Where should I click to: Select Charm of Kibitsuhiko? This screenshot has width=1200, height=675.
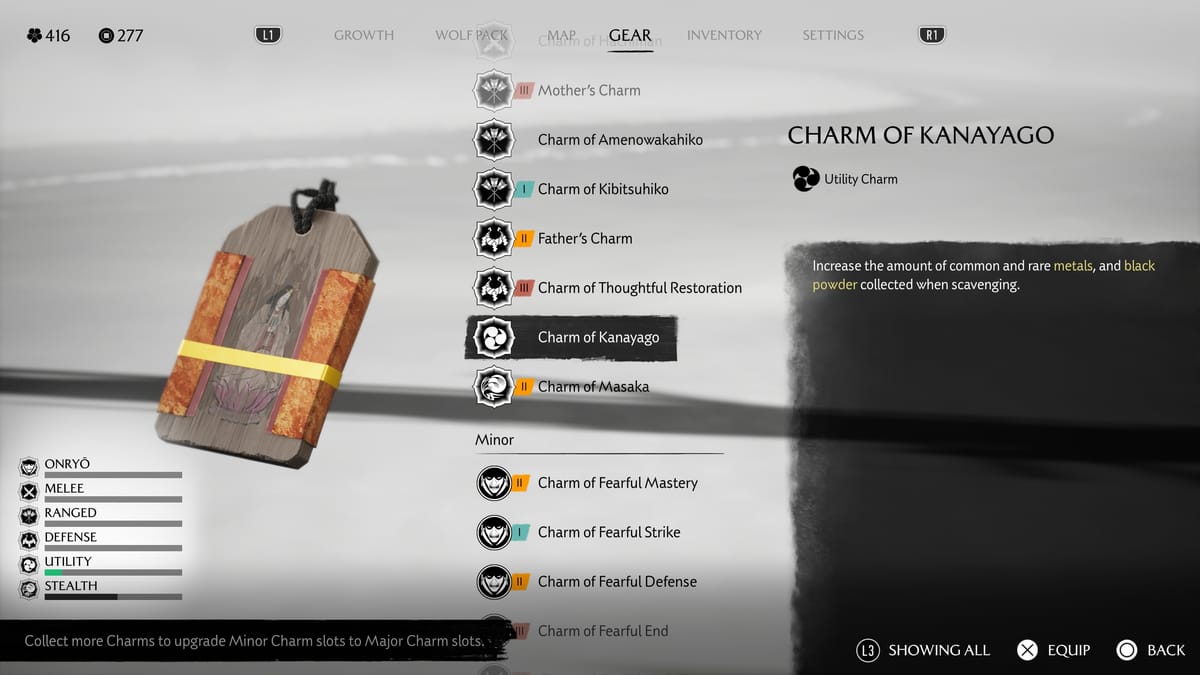pos(602,189)
